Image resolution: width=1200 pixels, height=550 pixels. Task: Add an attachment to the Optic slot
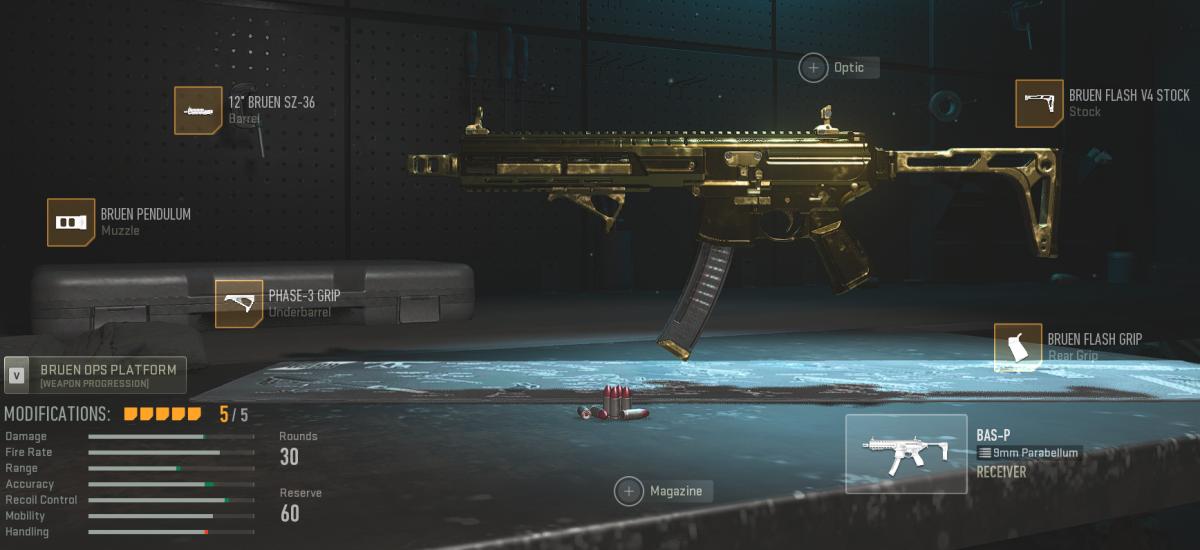coord(813,67)
